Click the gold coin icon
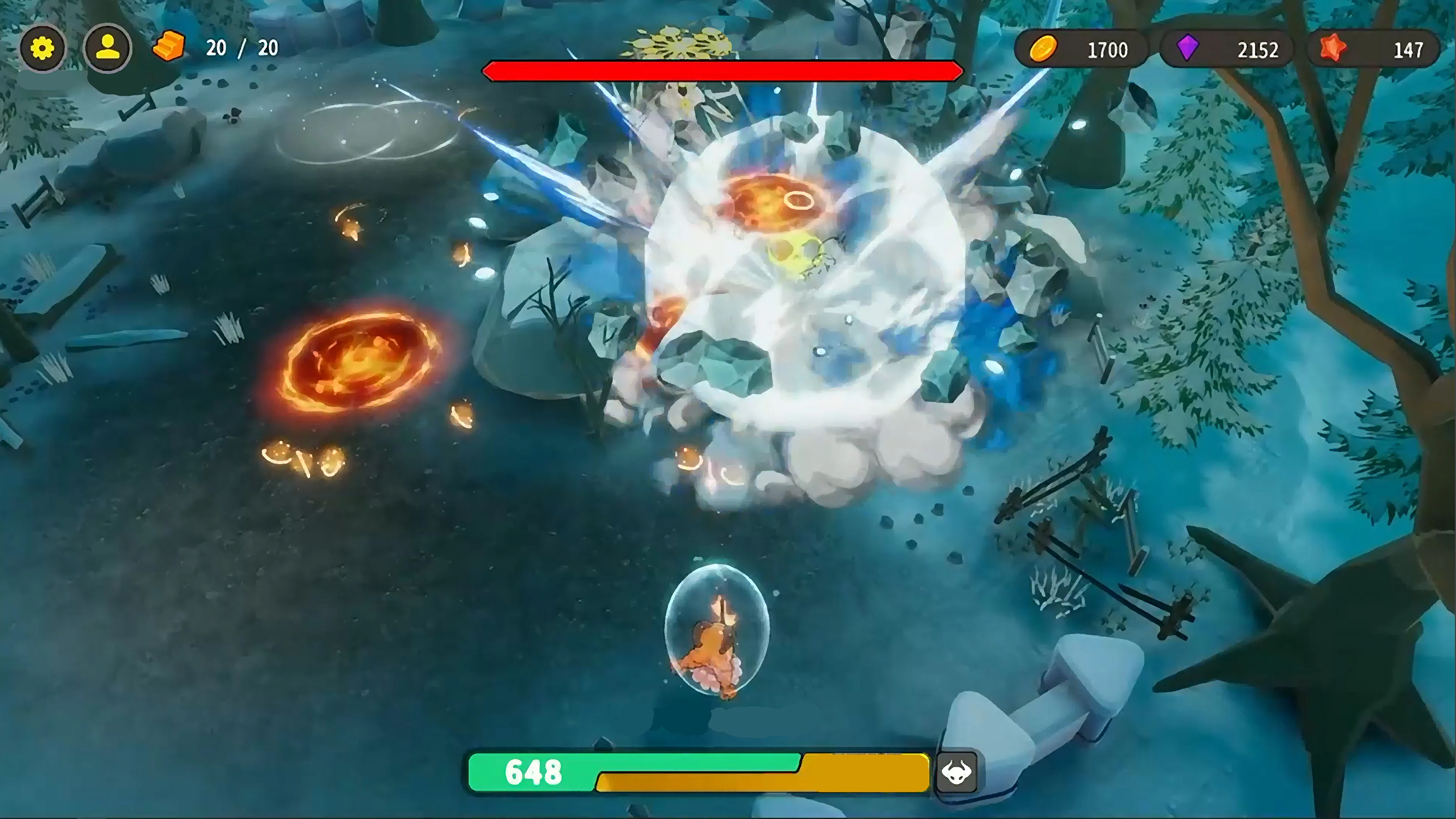Image resolution: width=1456 pixels, height=819 pixels. (1044, 50)
